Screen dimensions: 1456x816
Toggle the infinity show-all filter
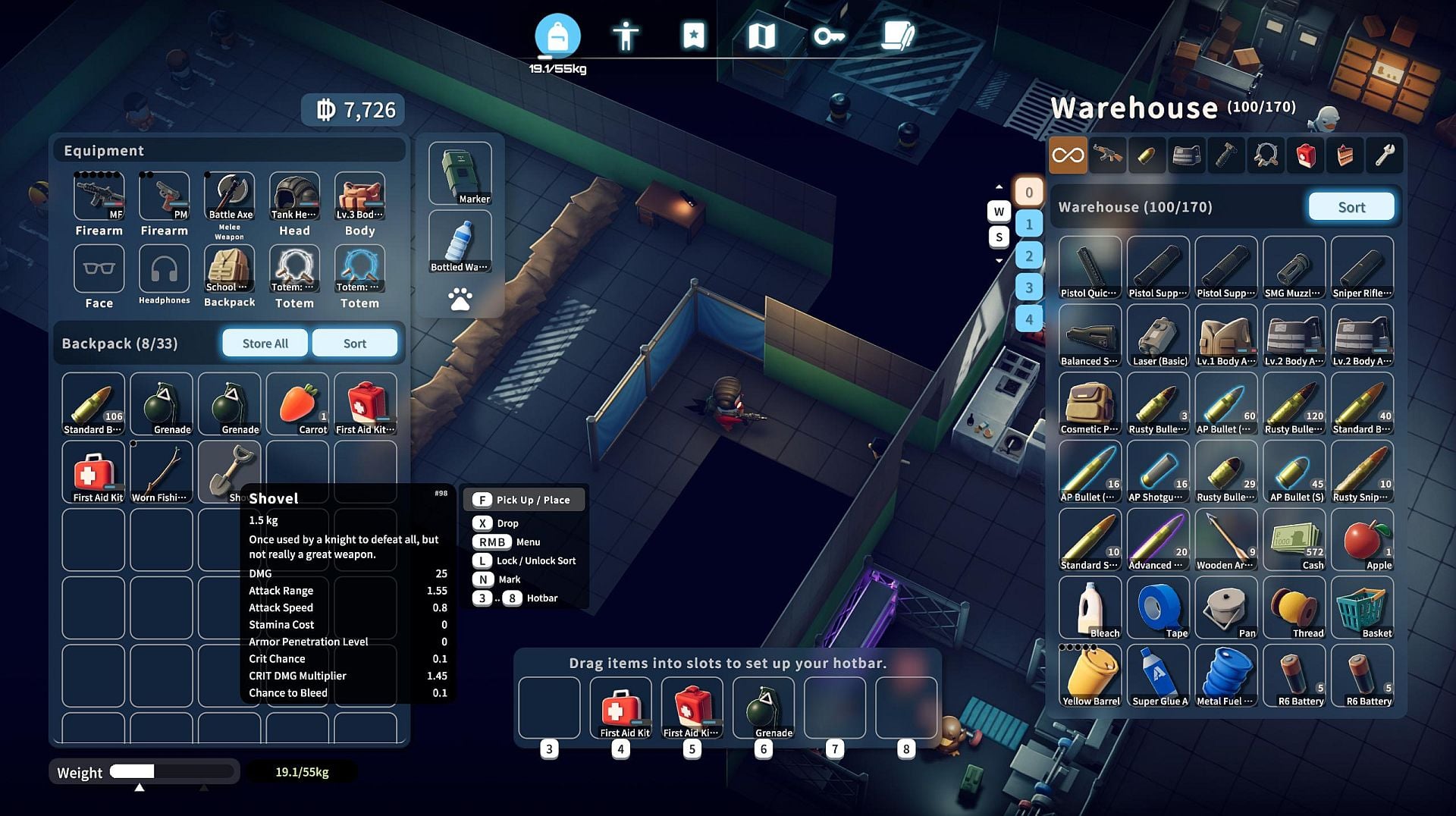tap(1068, 155)
